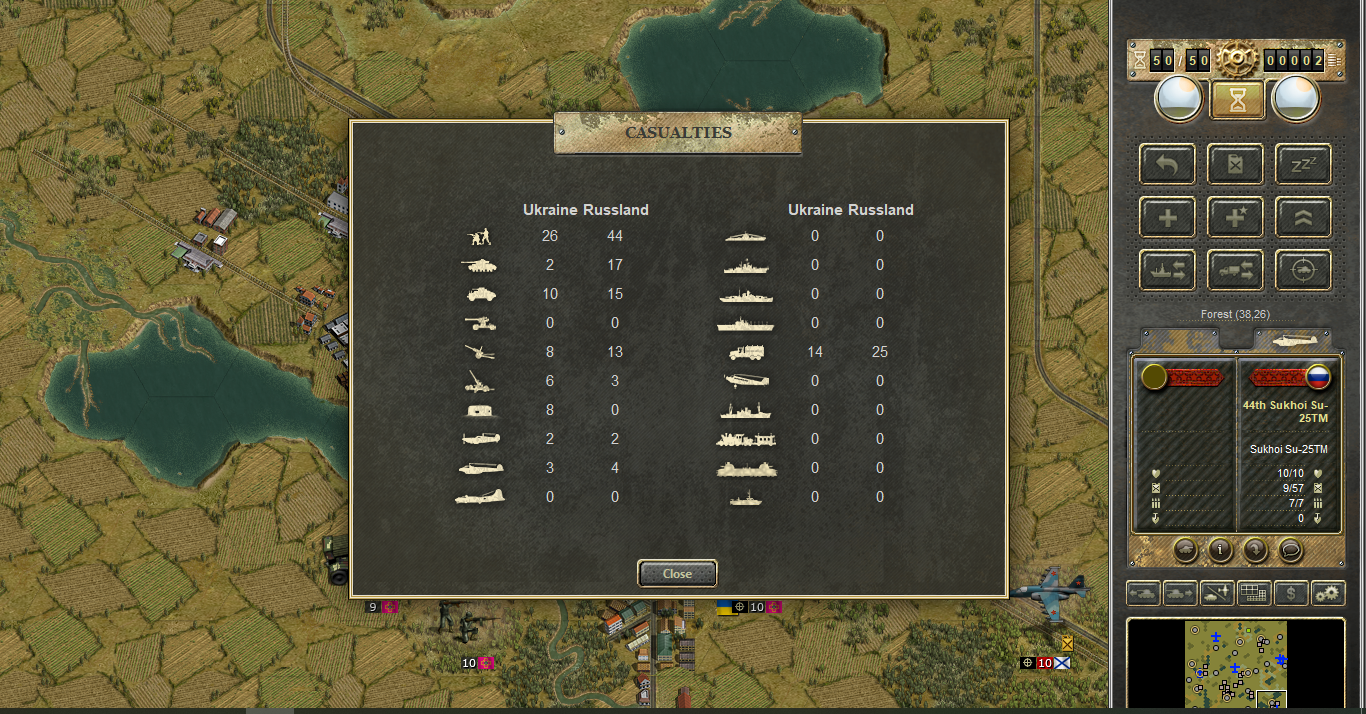This screenshot has height=714, width=1366.
Task: Select the next unit tank-arrow button
Action: (x=1180, y=593)
